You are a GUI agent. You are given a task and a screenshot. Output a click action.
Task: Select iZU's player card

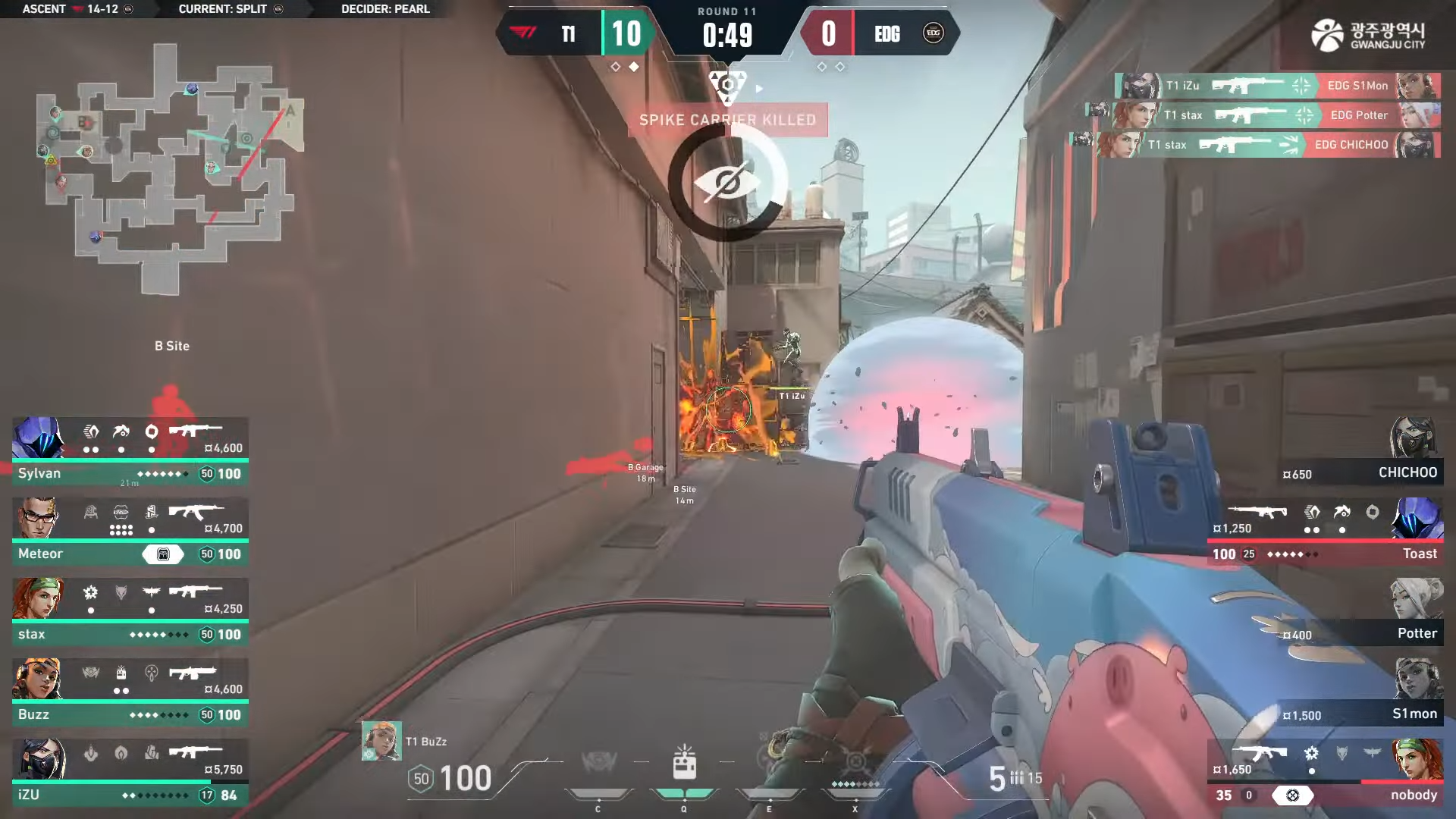pos(130,772)
